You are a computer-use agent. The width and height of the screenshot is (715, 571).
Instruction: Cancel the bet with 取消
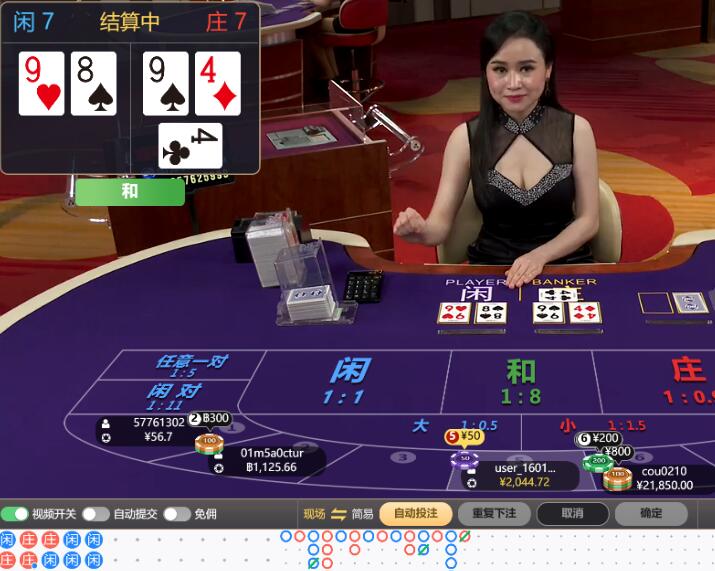[572, 514]
